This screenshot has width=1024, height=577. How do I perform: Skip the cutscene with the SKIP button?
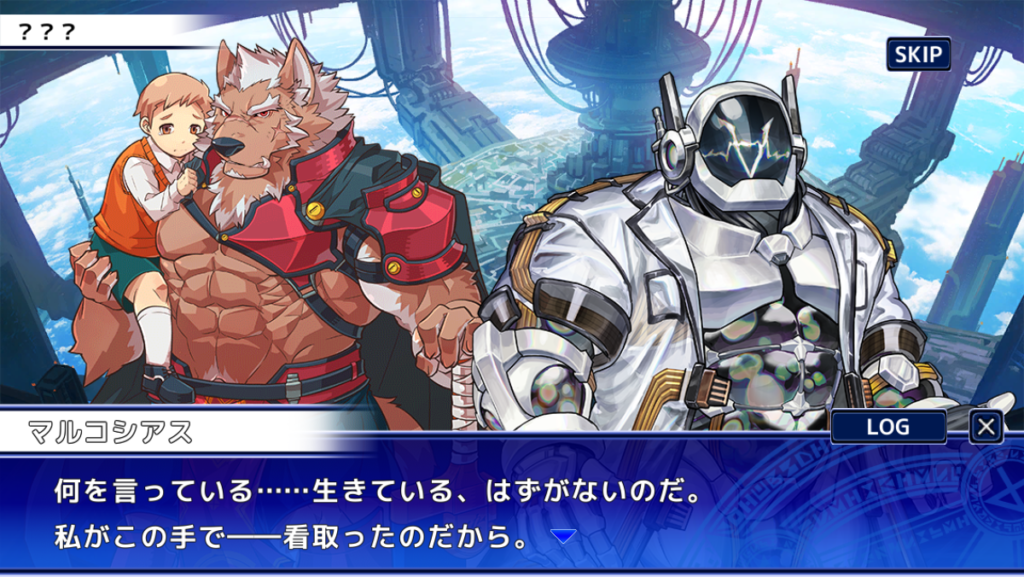pos(918,54)
